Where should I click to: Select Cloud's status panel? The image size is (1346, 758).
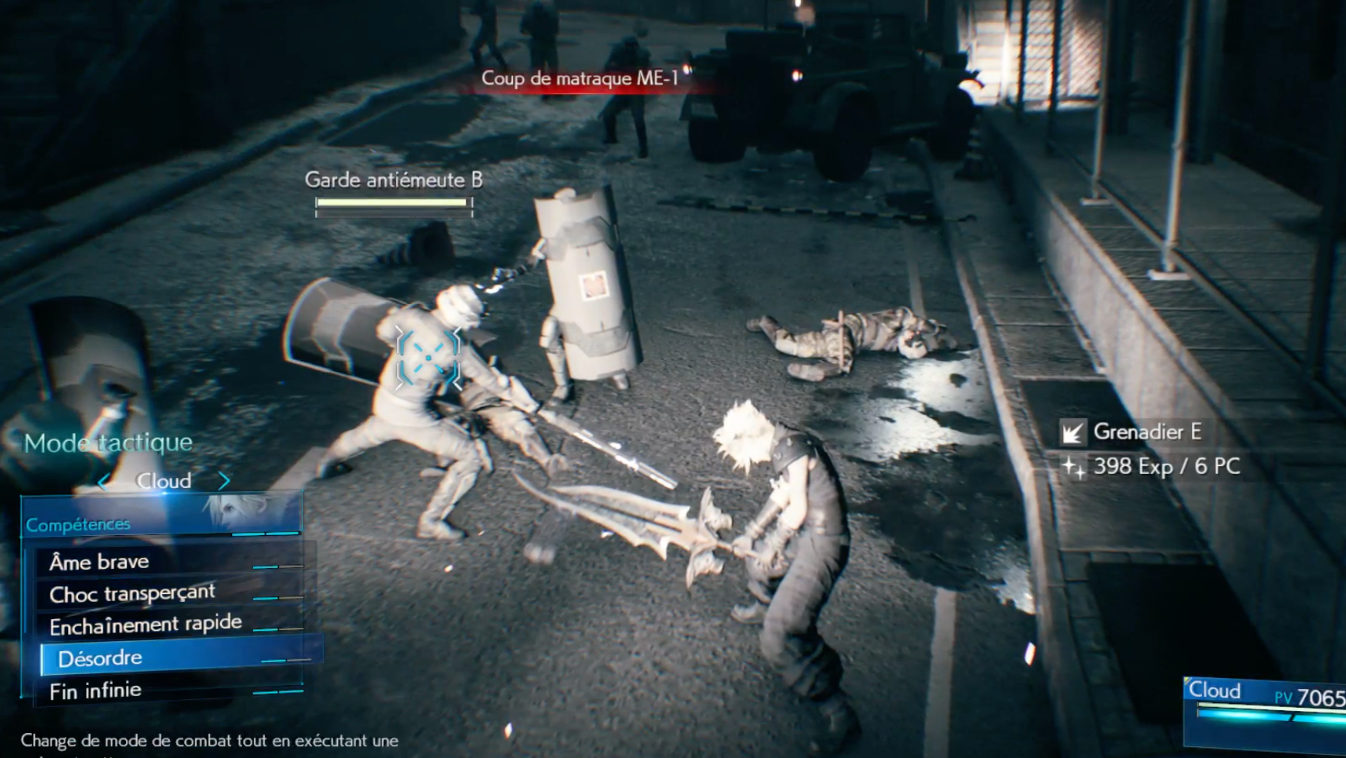1266,712
